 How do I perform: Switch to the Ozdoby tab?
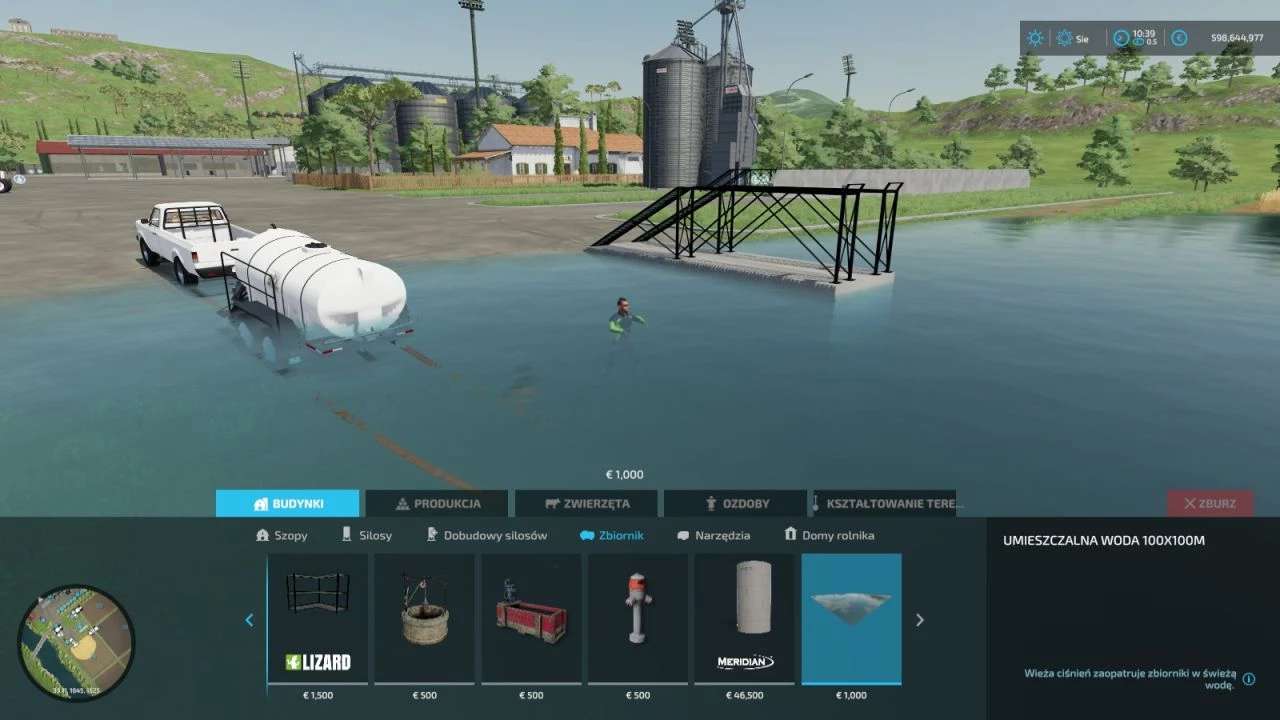point(736,503)
